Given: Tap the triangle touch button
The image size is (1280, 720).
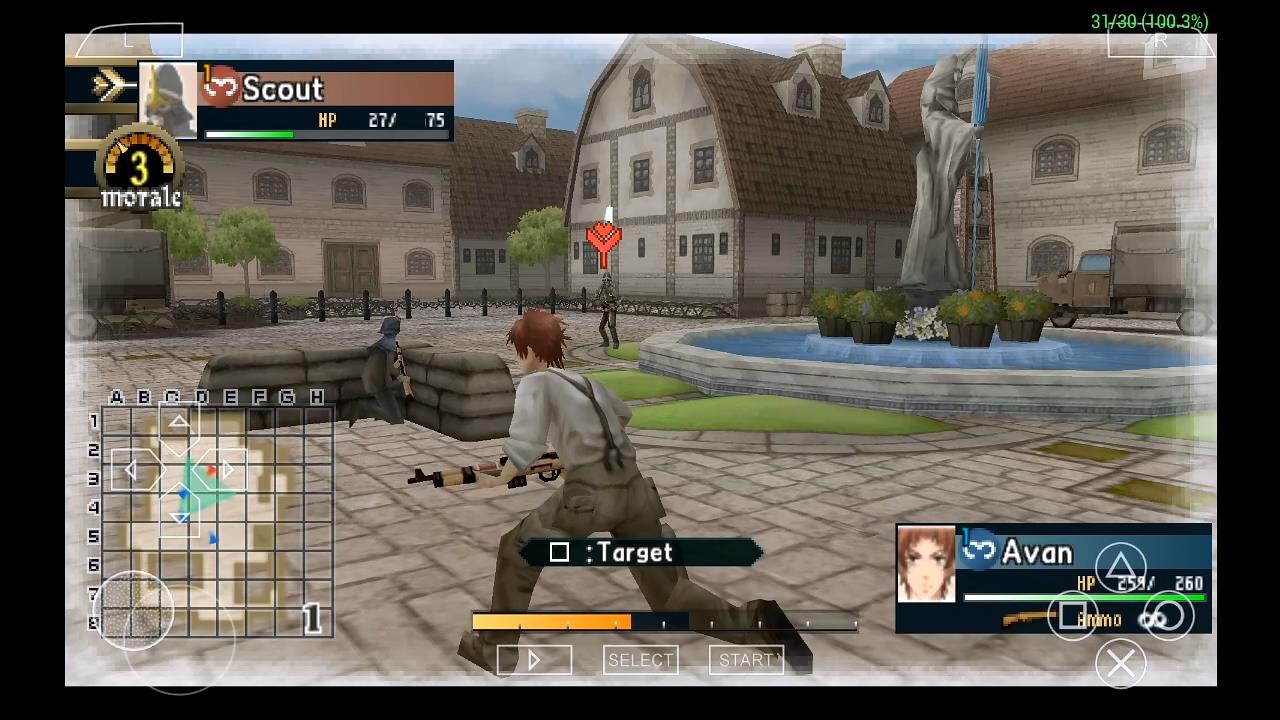Looking at the screenshot, I should (1121, 565).
